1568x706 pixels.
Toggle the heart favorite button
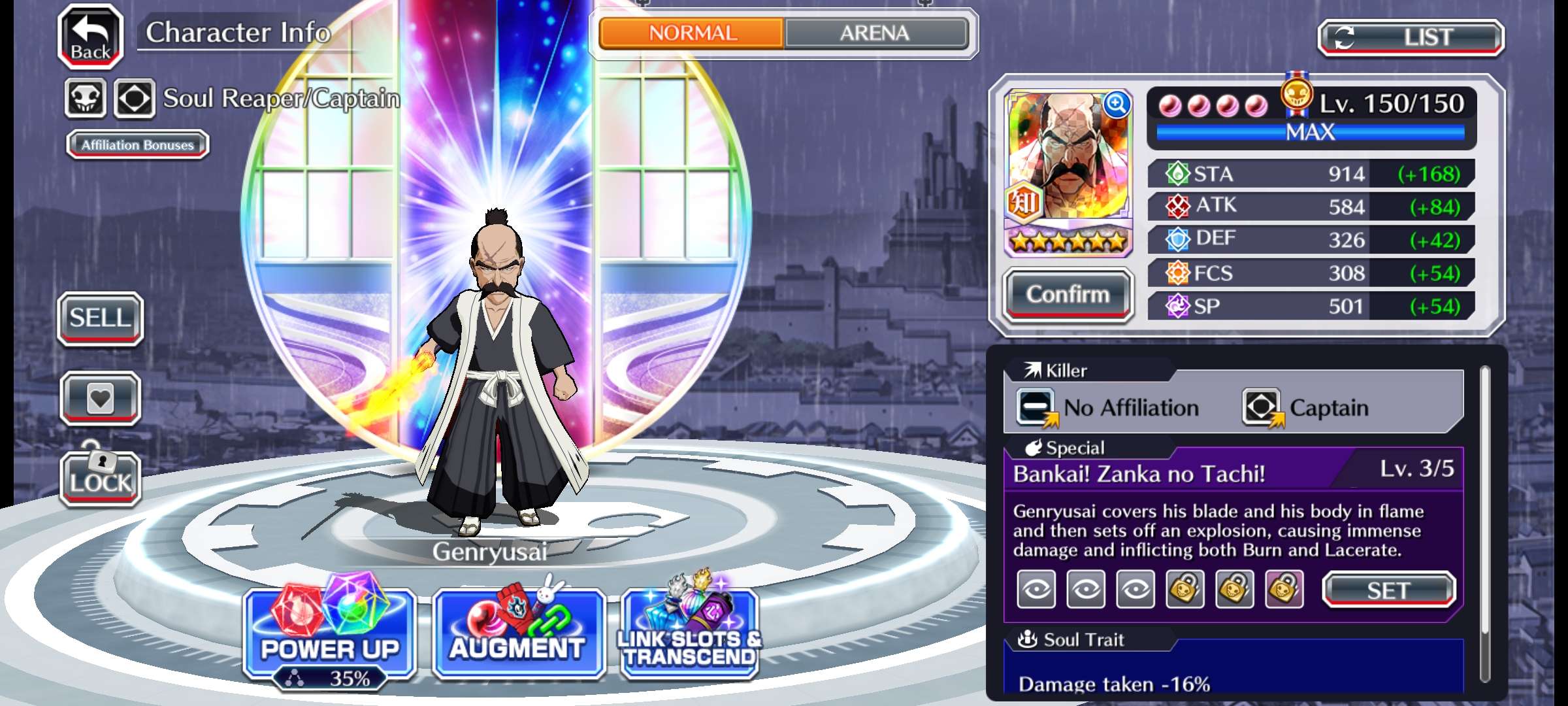pyautogui.click(x=100, y=398)
